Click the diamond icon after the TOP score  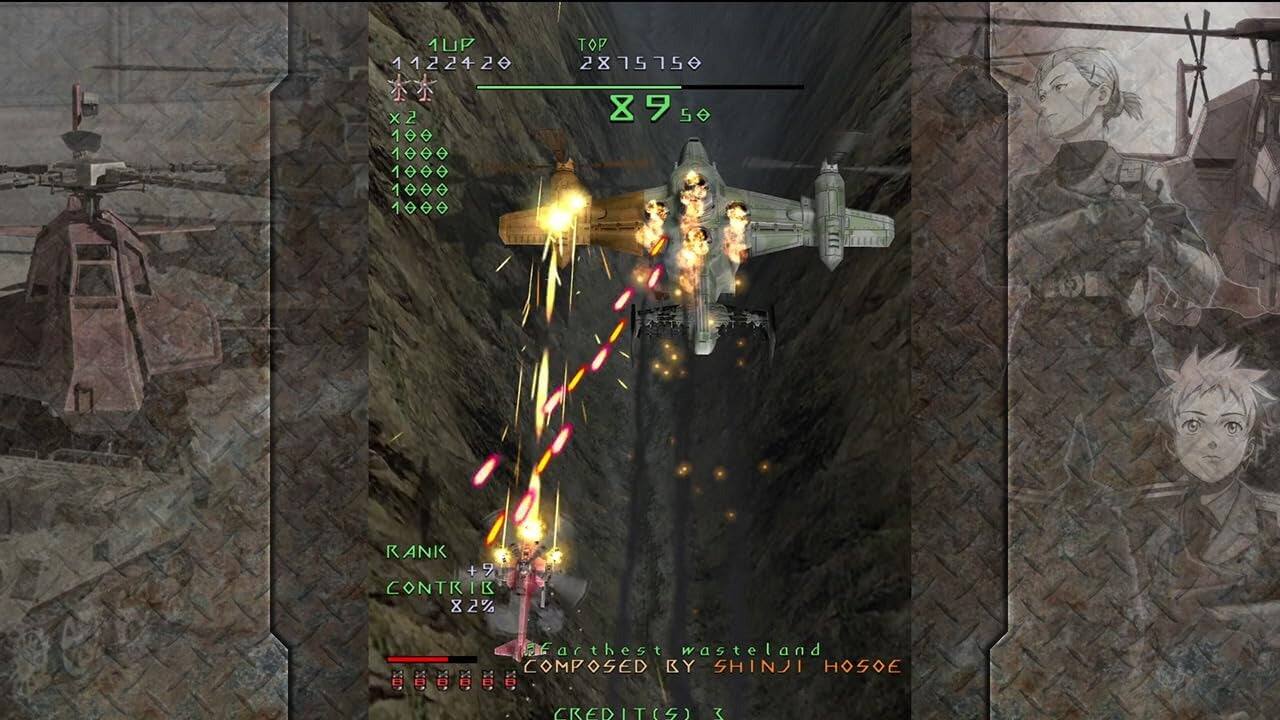tap(694, 62)
